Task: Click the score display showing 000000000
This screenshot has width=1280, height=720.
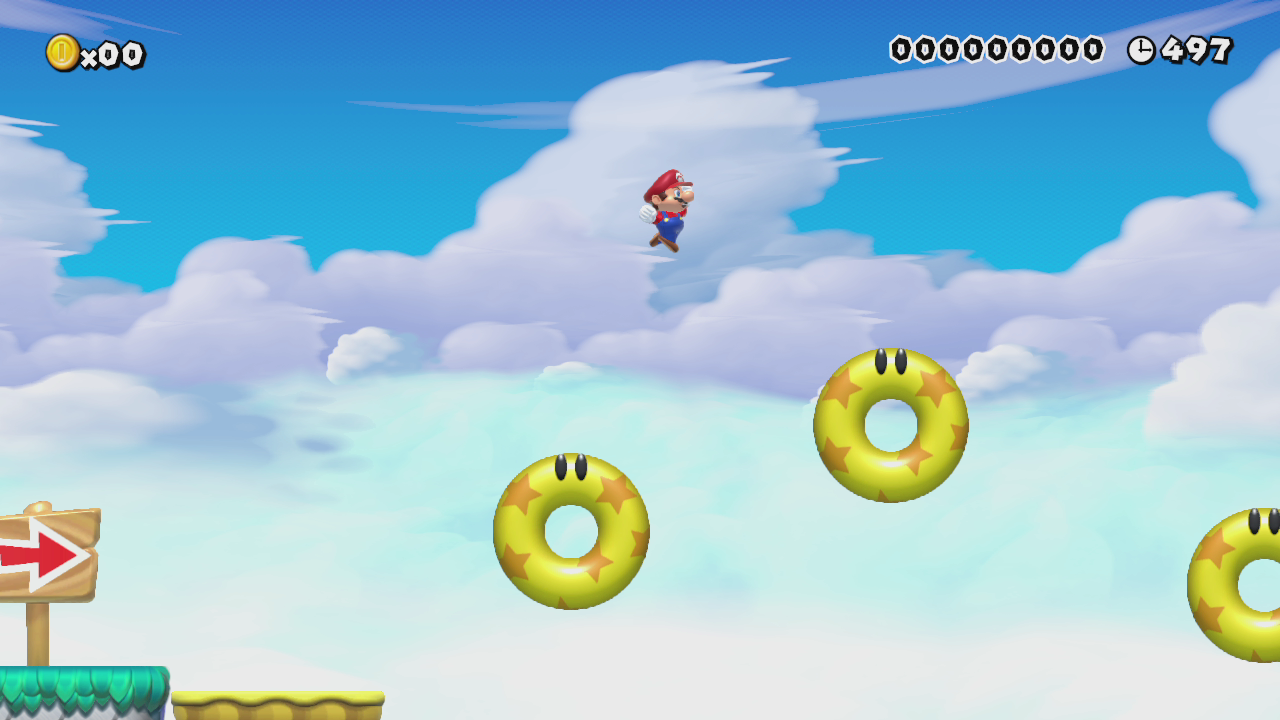Action: pyautogui.click(x=995, y=47)
